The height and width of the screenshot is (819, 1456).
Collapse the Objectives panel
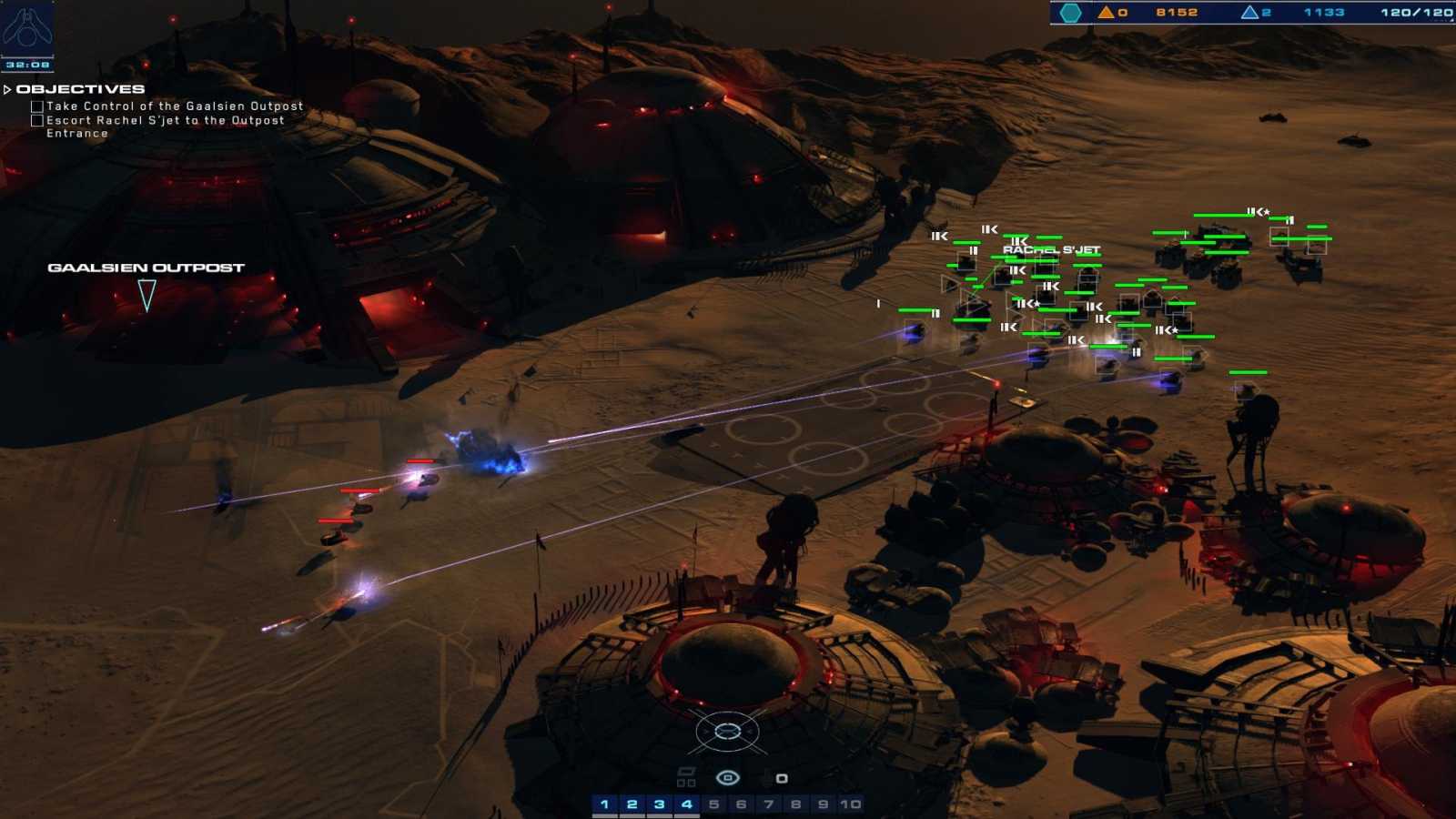tap(8, 89)
